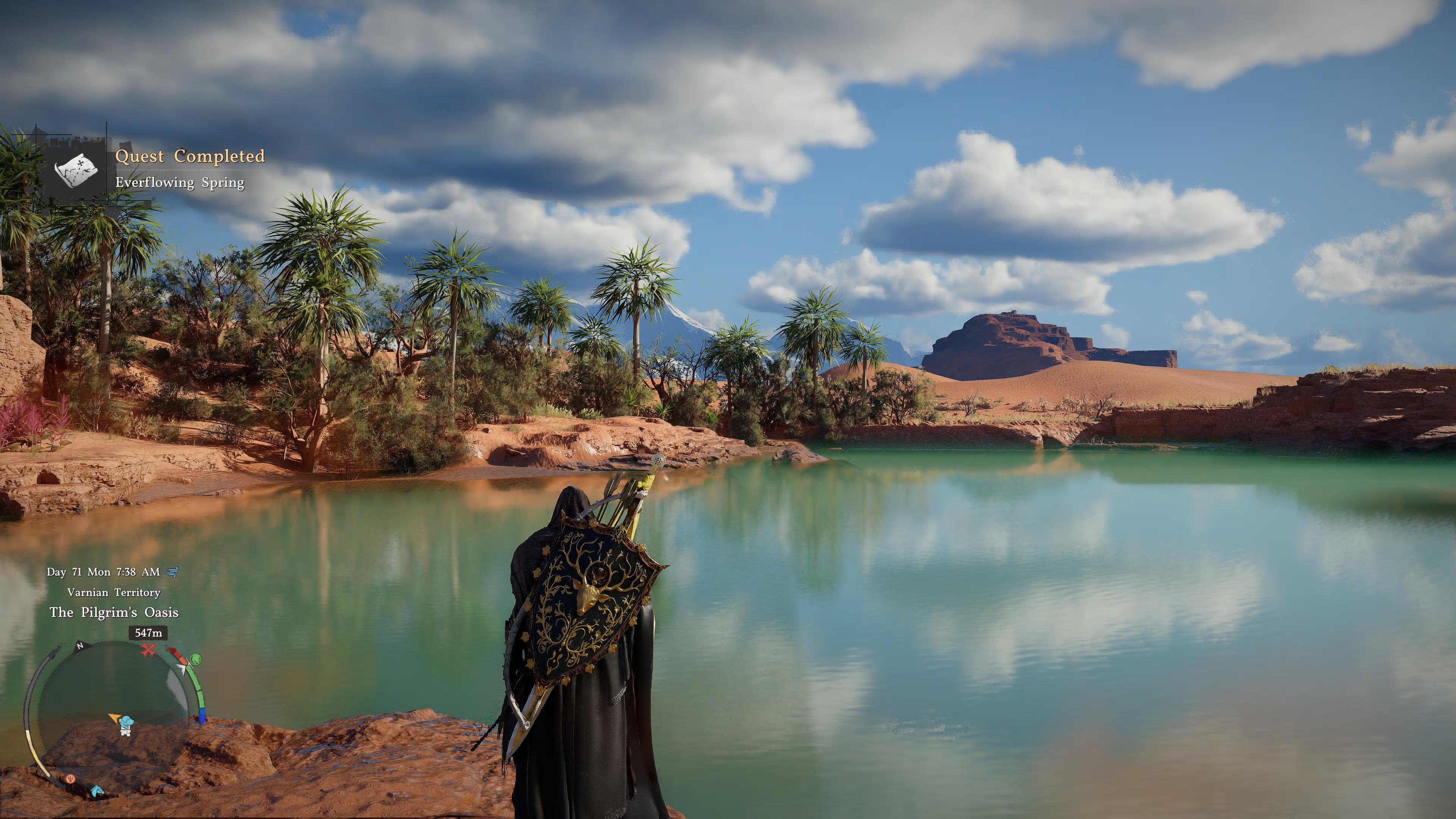Click the green lion head icon
Screen dimensions: 1456x819
pyautogui.click(x=196, y=659)
